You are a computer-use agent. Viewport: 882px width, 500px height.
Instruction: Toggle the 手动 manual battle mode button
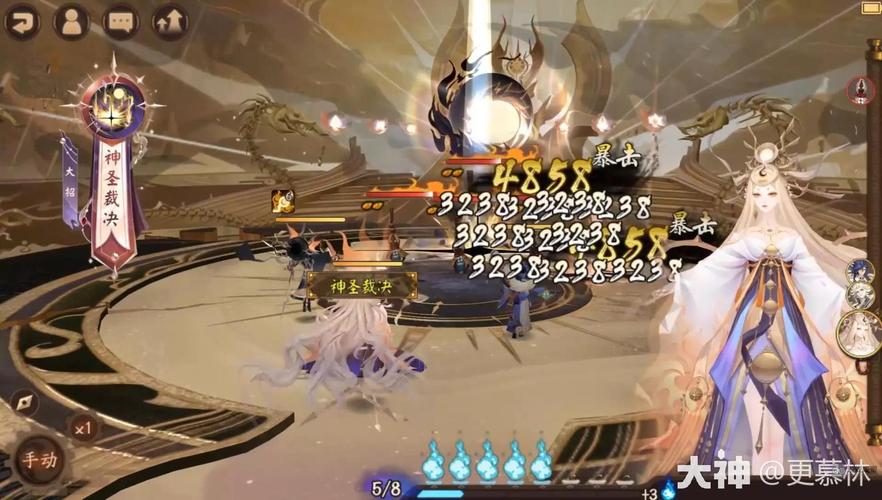[42, 461]
